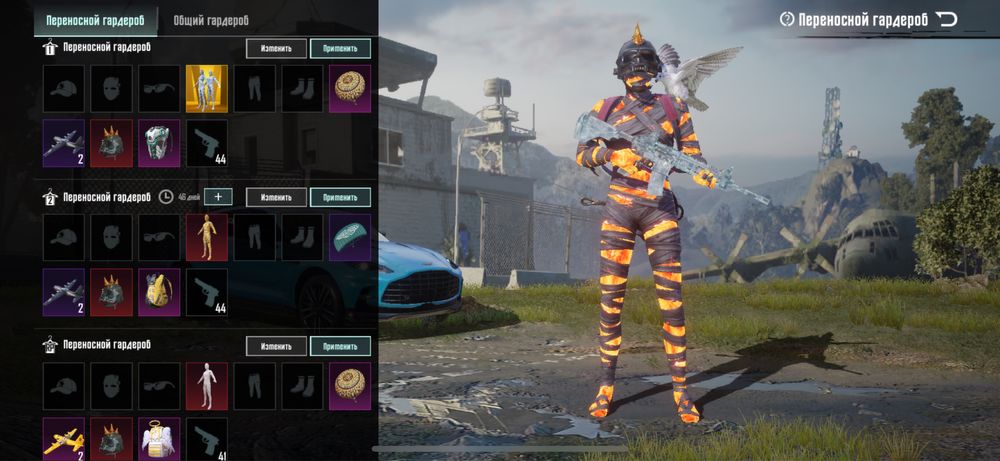Image resolution: width=1000 pixels, height=461 pixels.
Task: Apply wardrobe set 3 with Применить
Action: coord(340,346)
